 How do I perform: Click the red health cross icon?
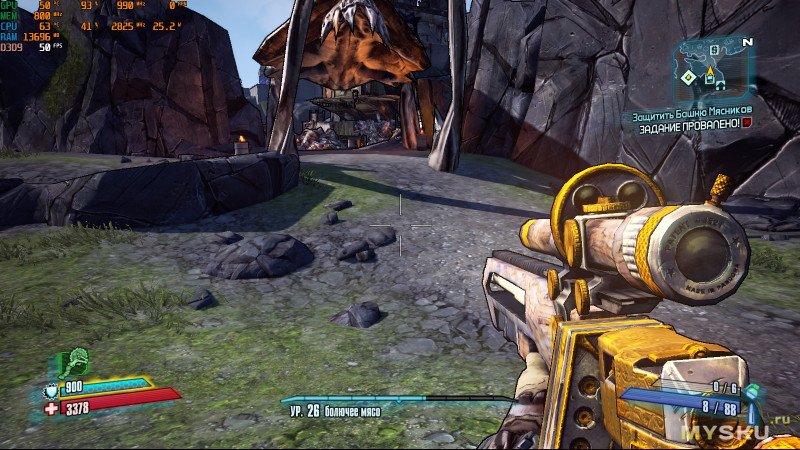[52, 408]
